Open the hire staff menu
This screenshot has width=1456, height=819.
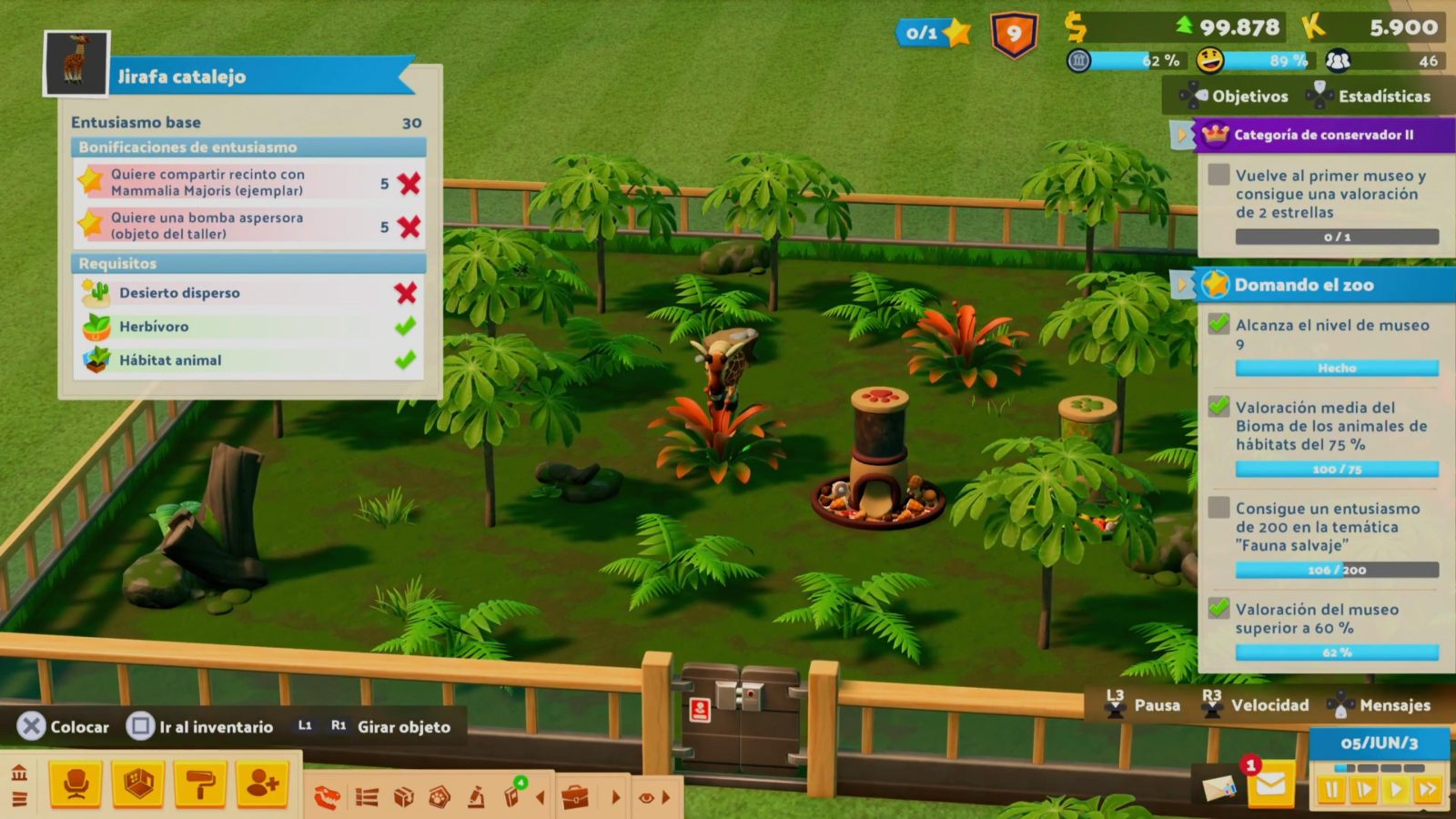pyautogui.click(x=262, y=784)
